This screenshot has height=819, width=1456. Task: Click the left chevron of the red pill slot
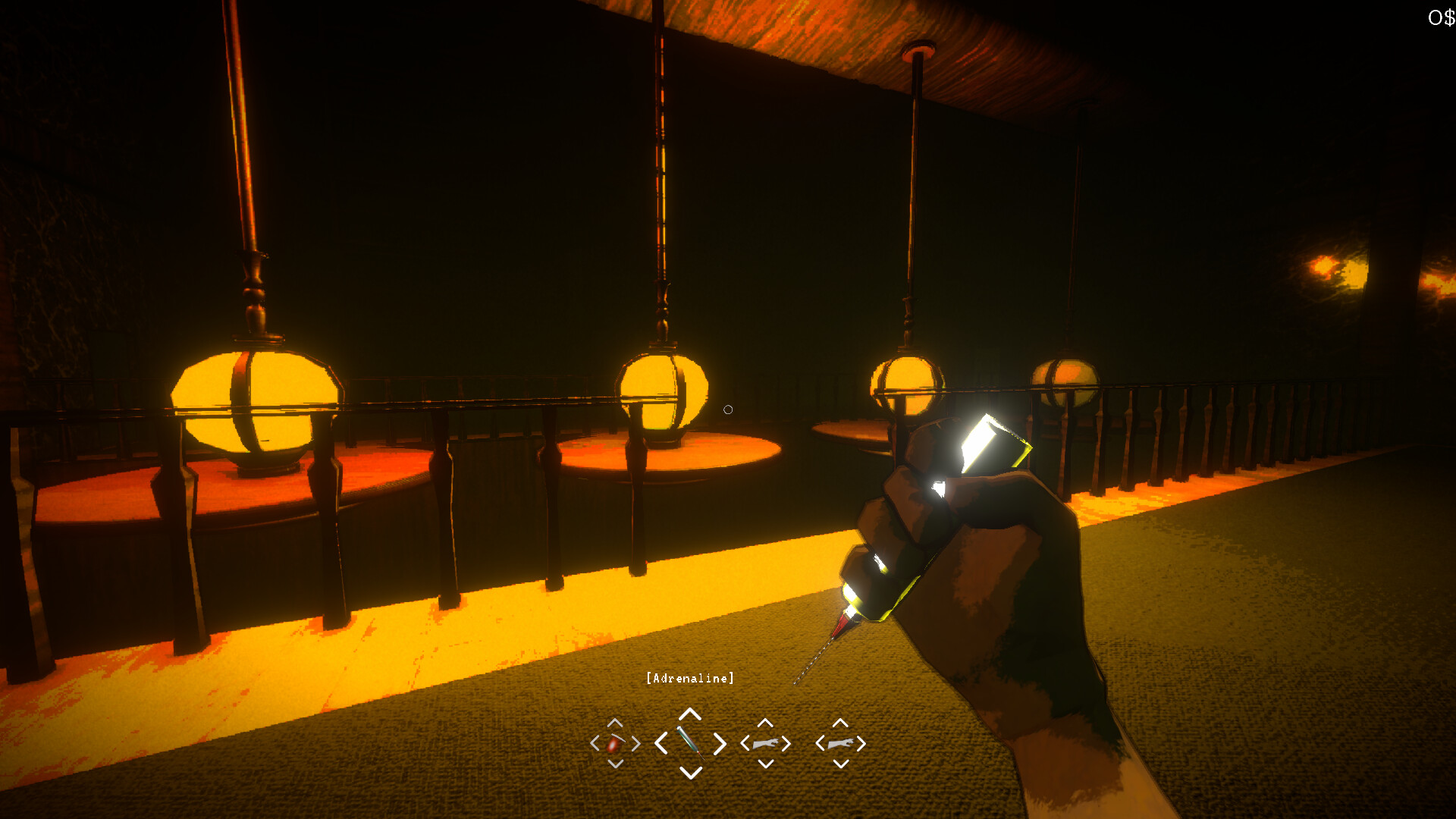pyautogui.click(x=595, y=745)
